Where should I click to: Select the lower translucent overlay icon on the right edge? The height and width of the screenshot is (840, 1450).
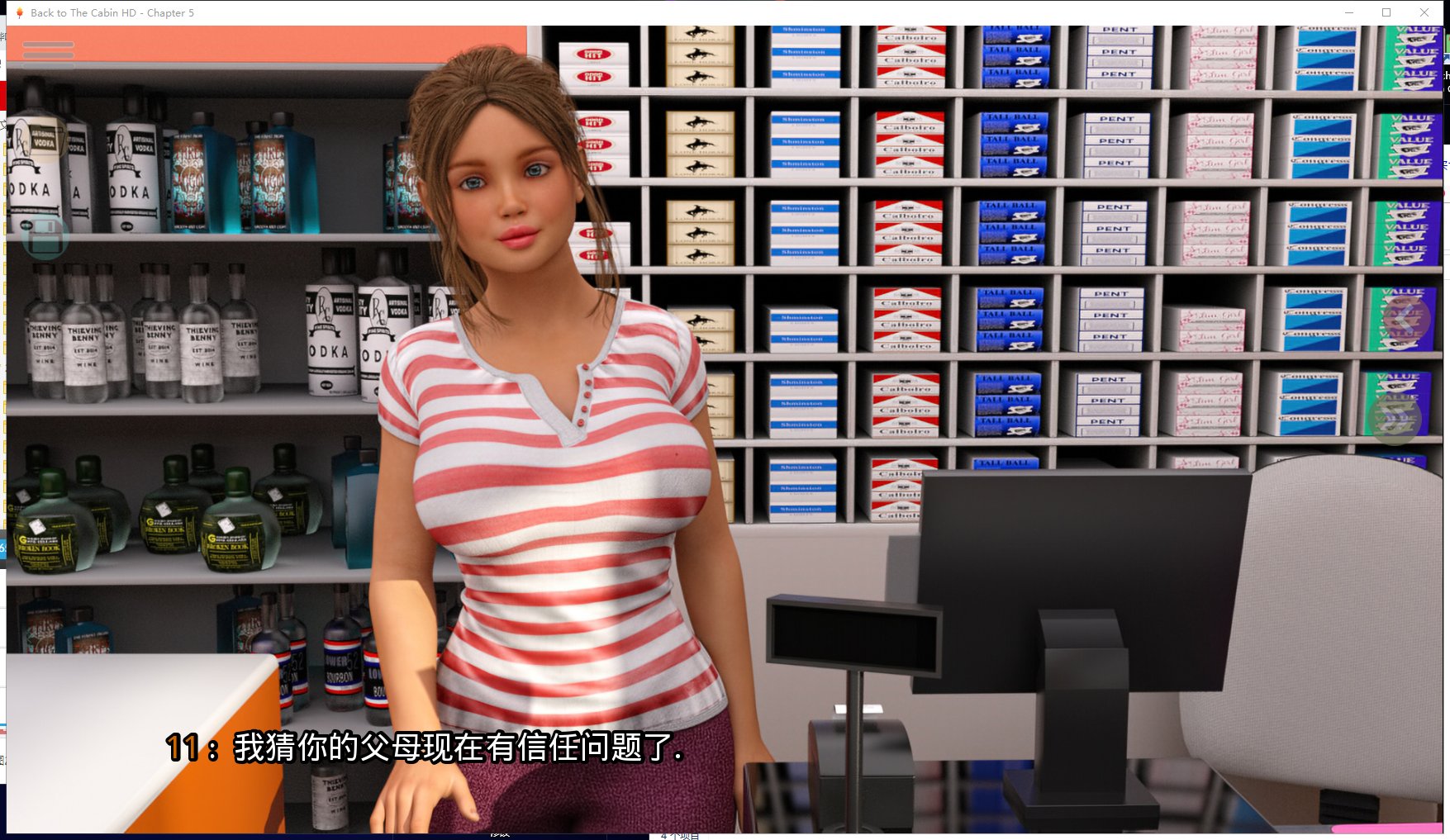pyautogui.click(x=1396, y=422)
